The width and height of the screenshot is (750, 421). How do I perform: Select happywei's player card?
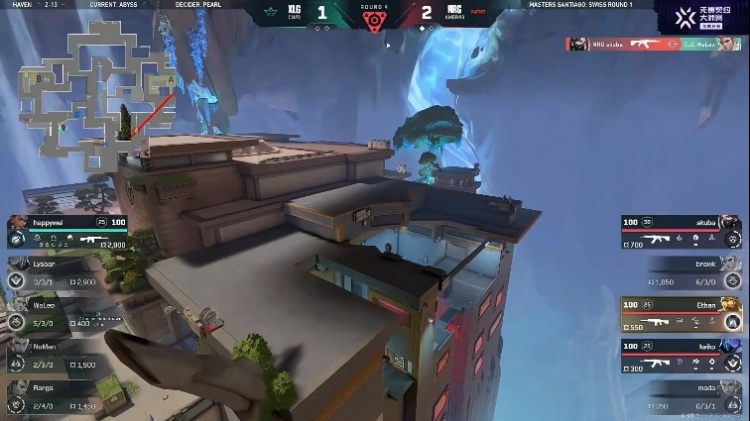pos(70,231)
